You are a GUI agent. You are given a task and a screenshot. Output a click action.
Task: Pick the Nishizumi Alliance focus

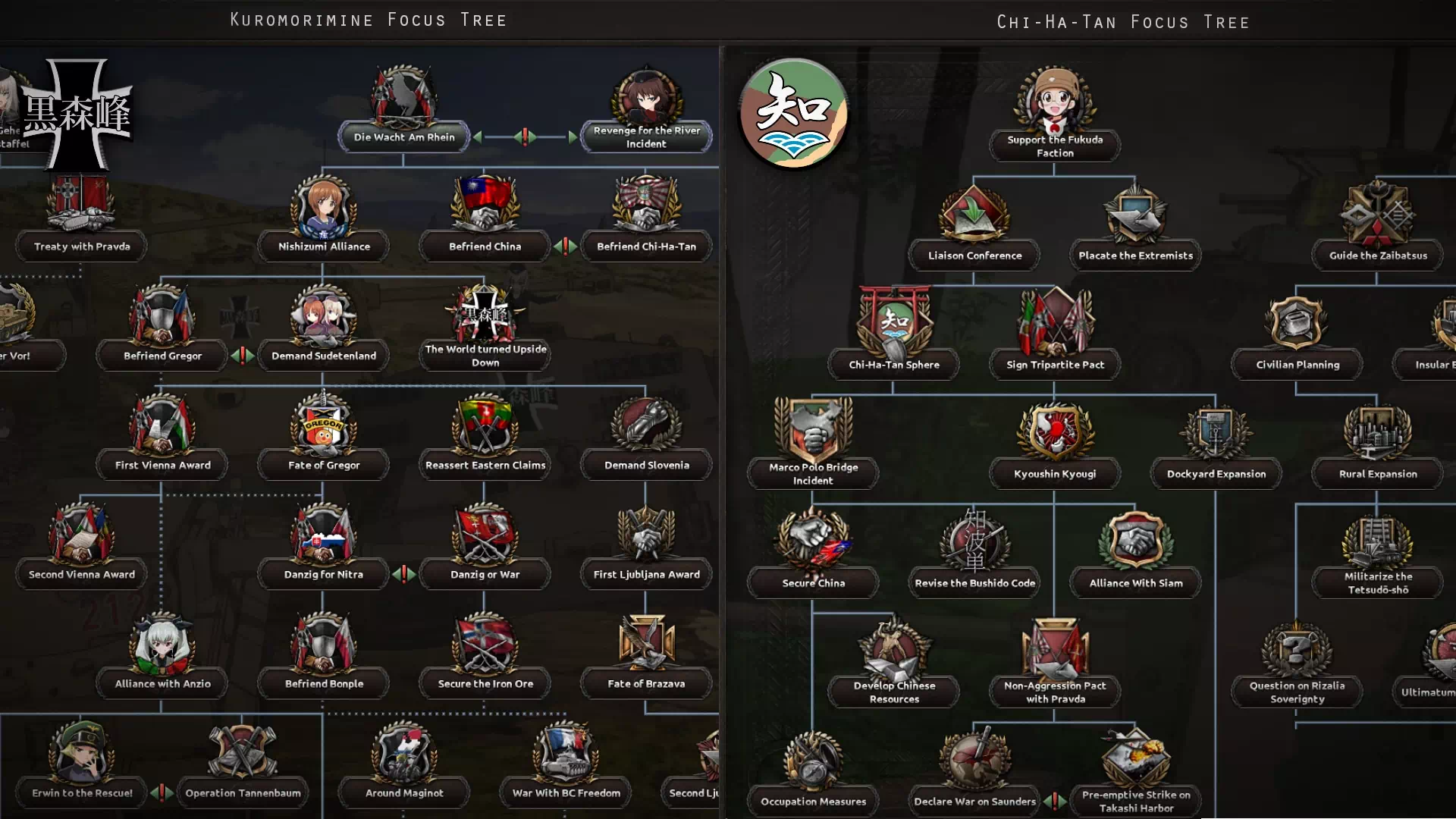point(324,246)
